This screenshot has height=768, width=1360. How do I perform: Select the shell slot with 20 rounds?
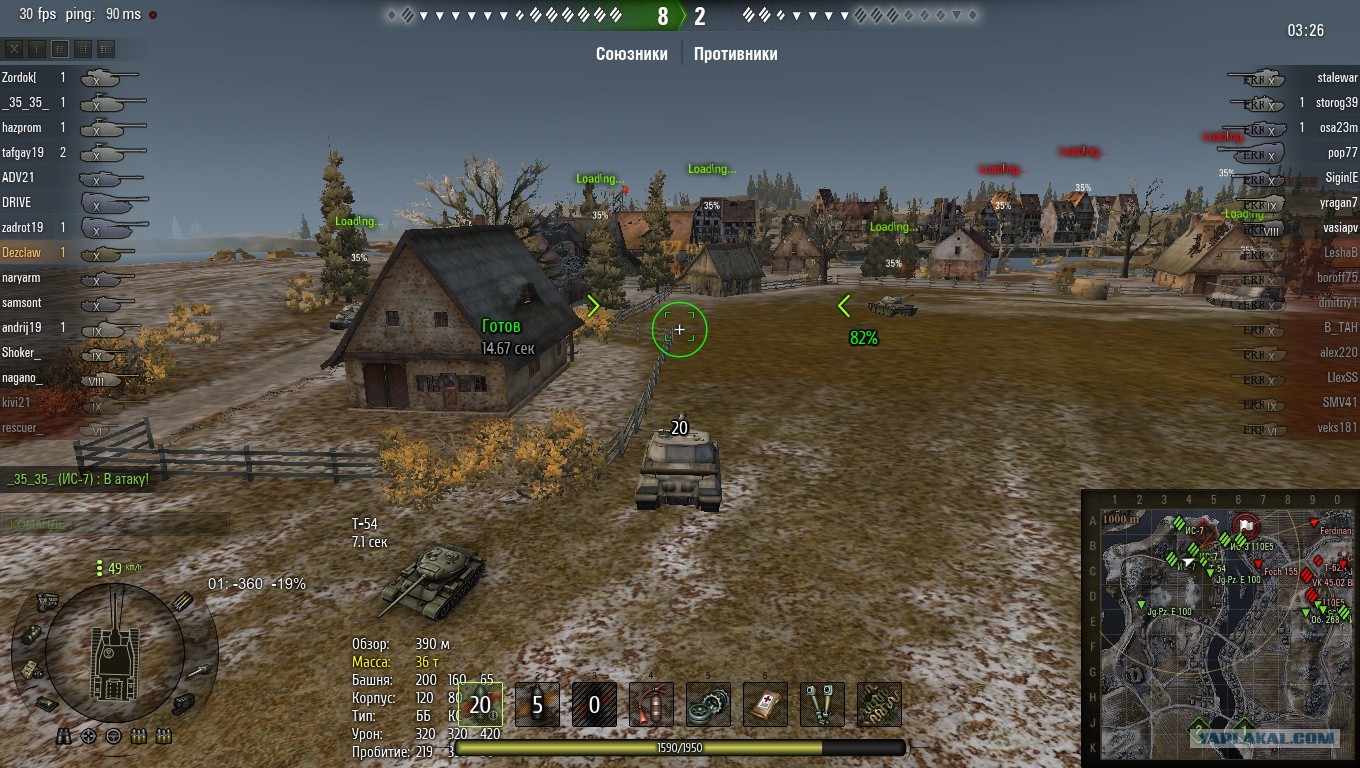click(x=480, y=704)
